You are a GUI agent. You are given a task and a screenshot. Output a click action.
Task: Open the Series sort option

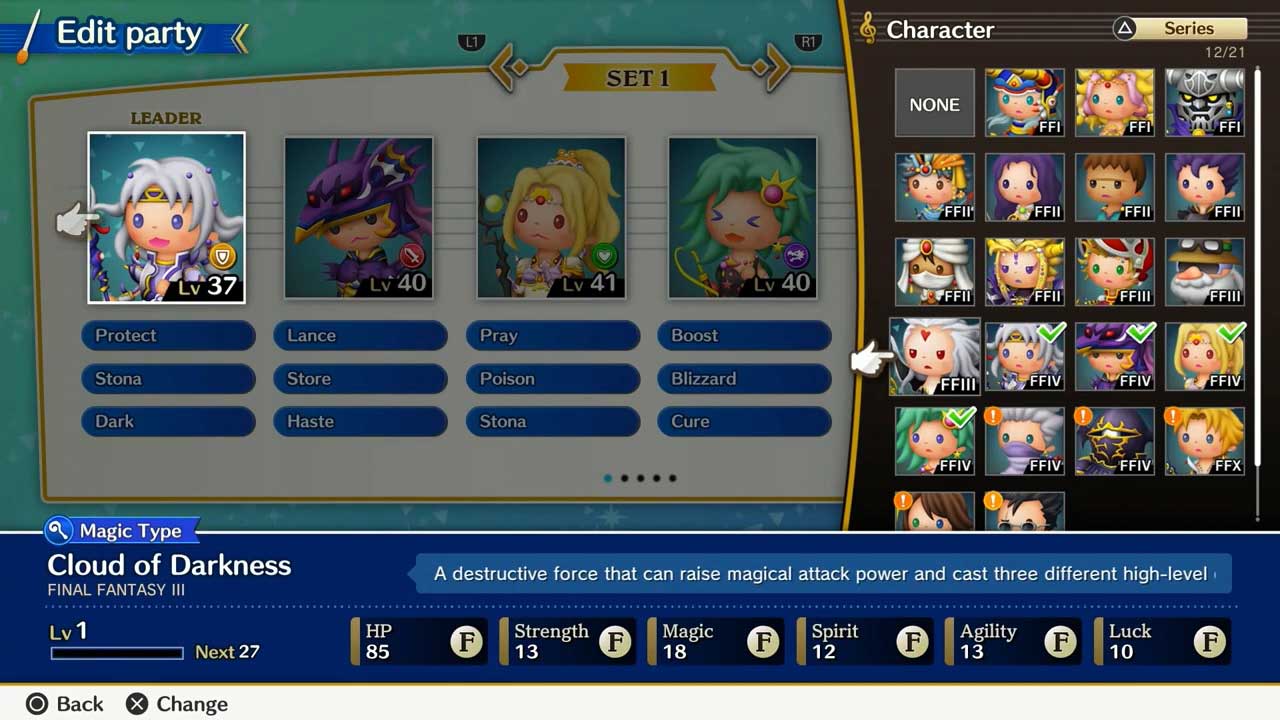(1181, 29)
